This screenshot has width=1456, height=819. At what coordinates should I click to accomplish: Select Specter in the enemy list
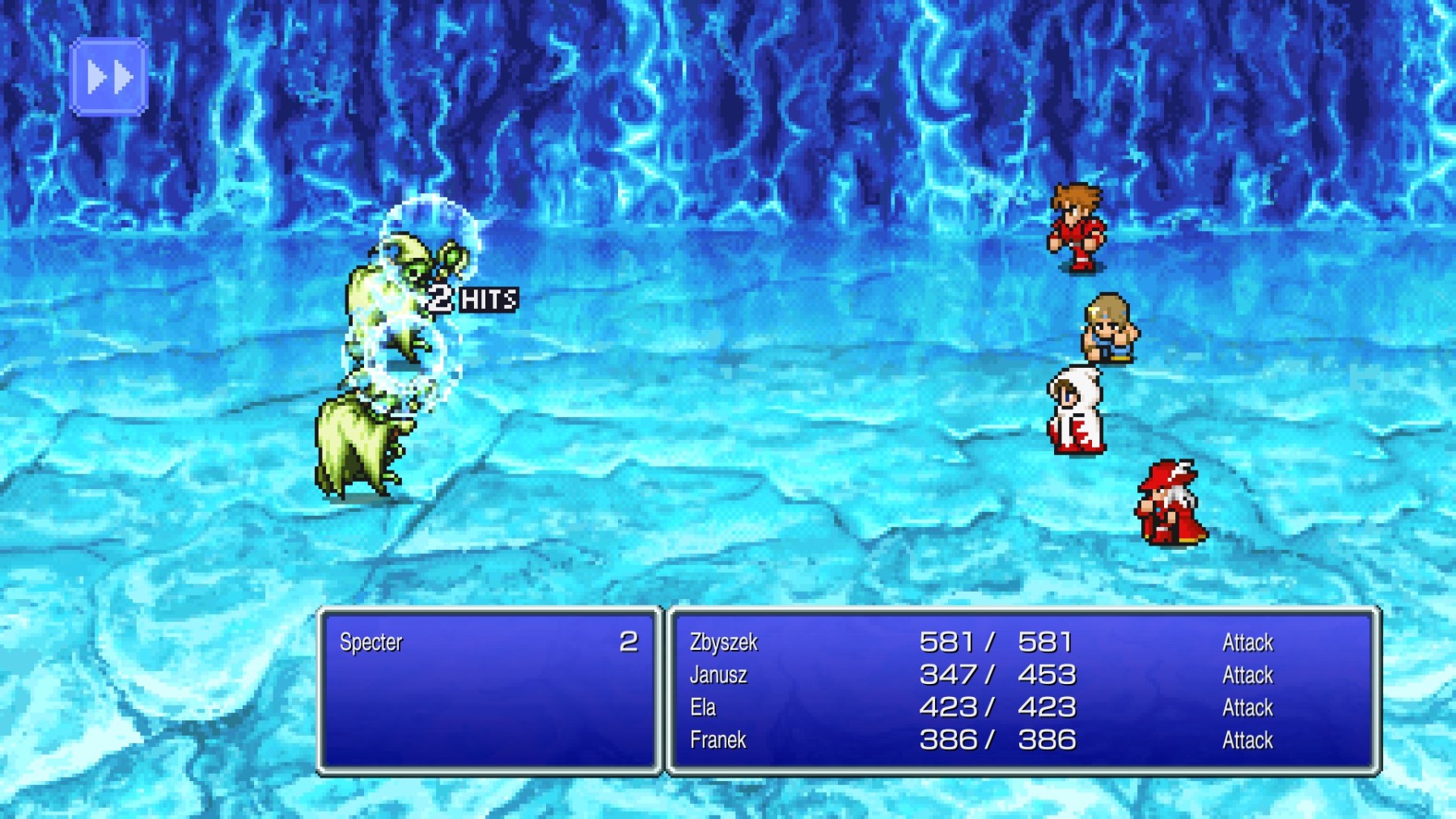coord(370,644)
